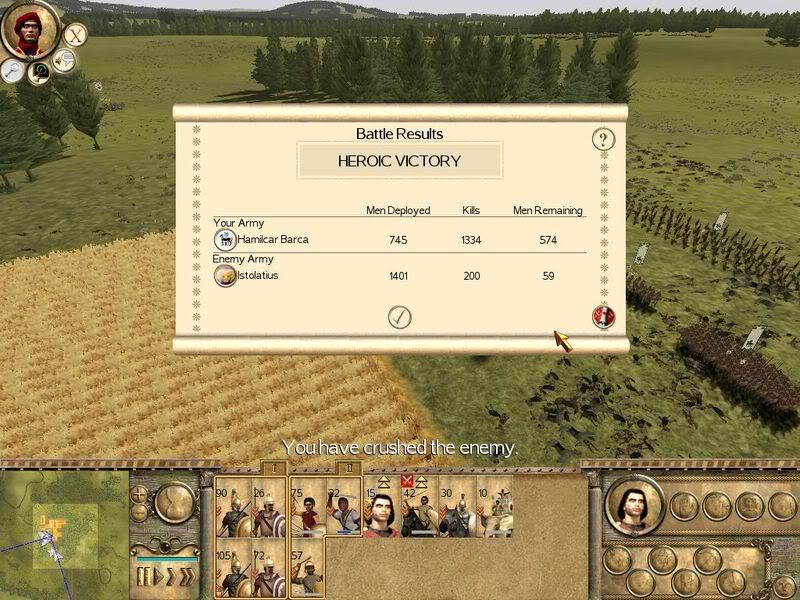This screenshot has width=800, height=600.
Task: Click the advisor portrait with the red hood
Action: (30, 29)
